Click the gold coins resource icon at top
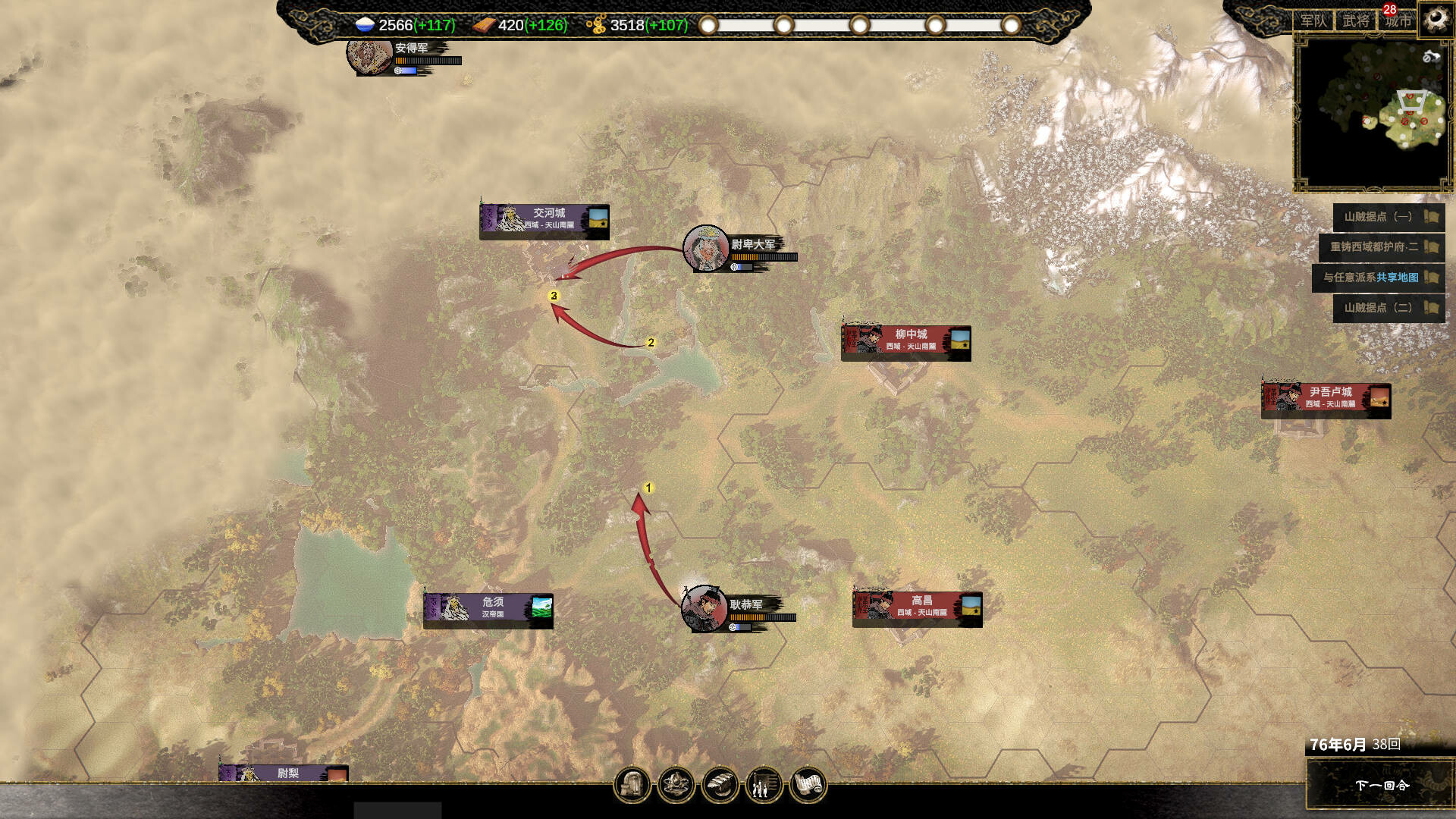Image resolution: width=1456 pixels, height=819 pixels. pos(598,24)
